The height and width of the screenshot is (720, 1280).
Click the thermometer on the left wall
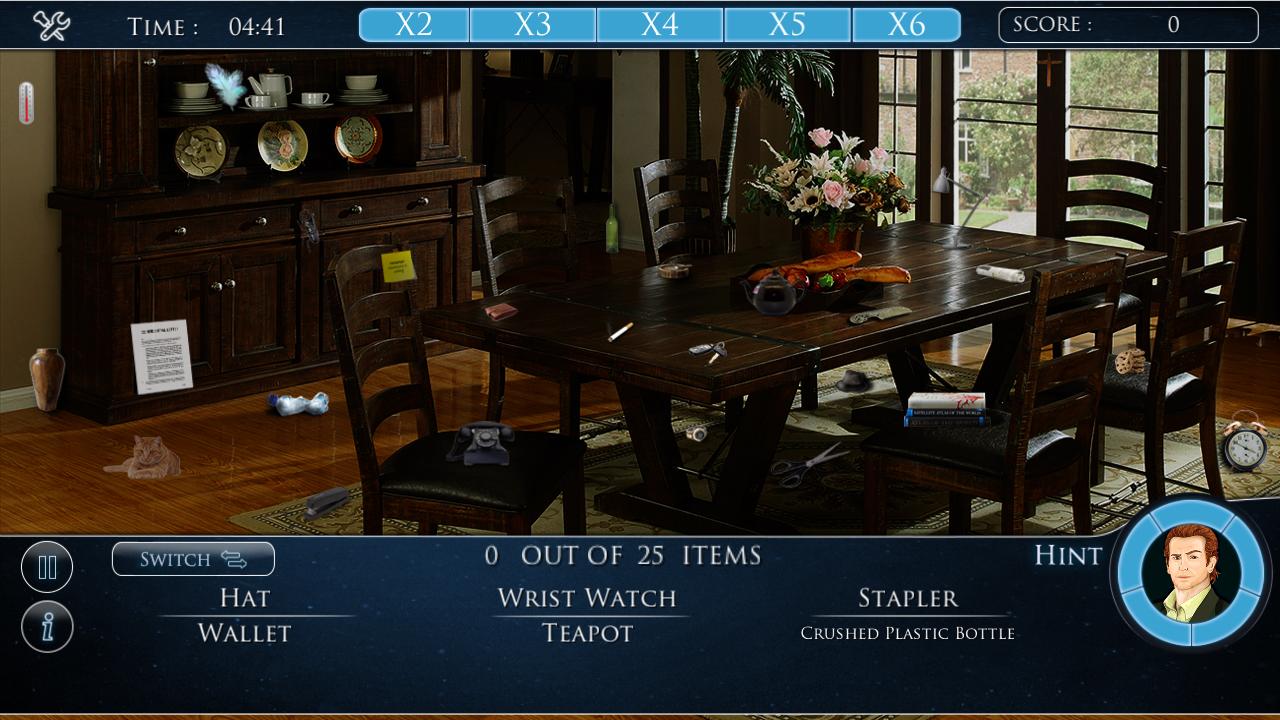[x=26, y=105]
